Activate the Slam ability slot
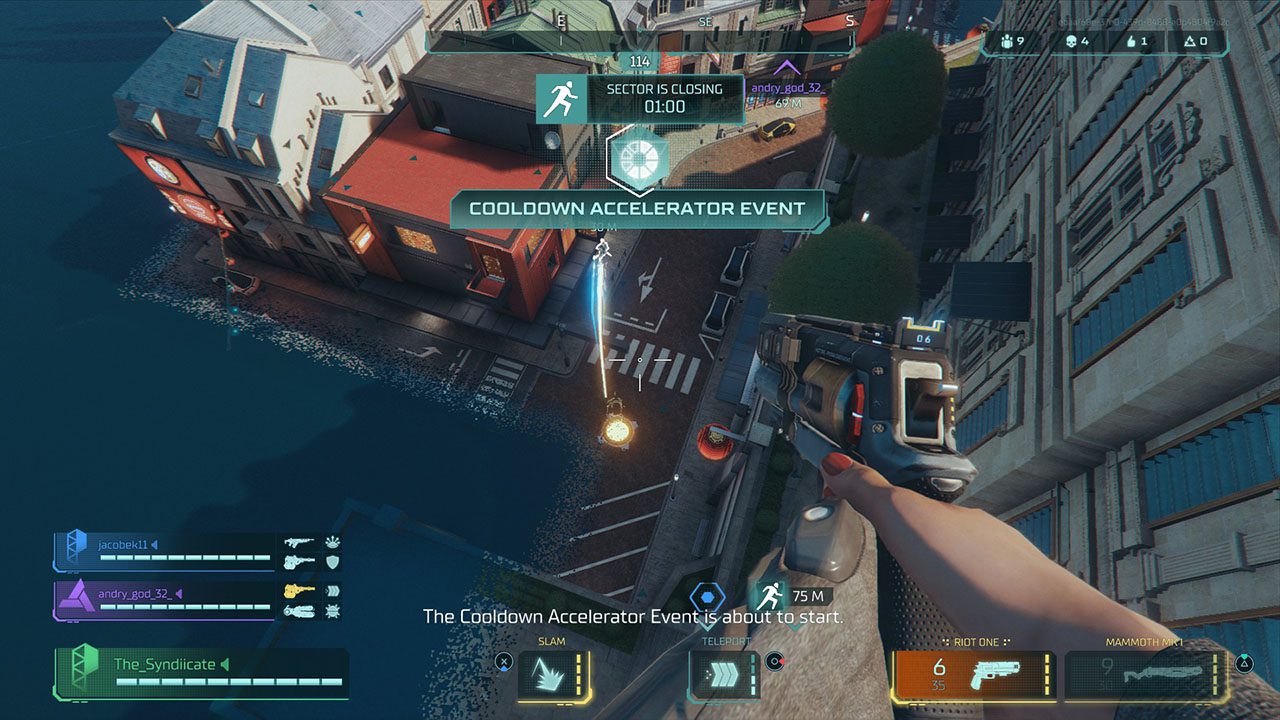 pos(553,675)
